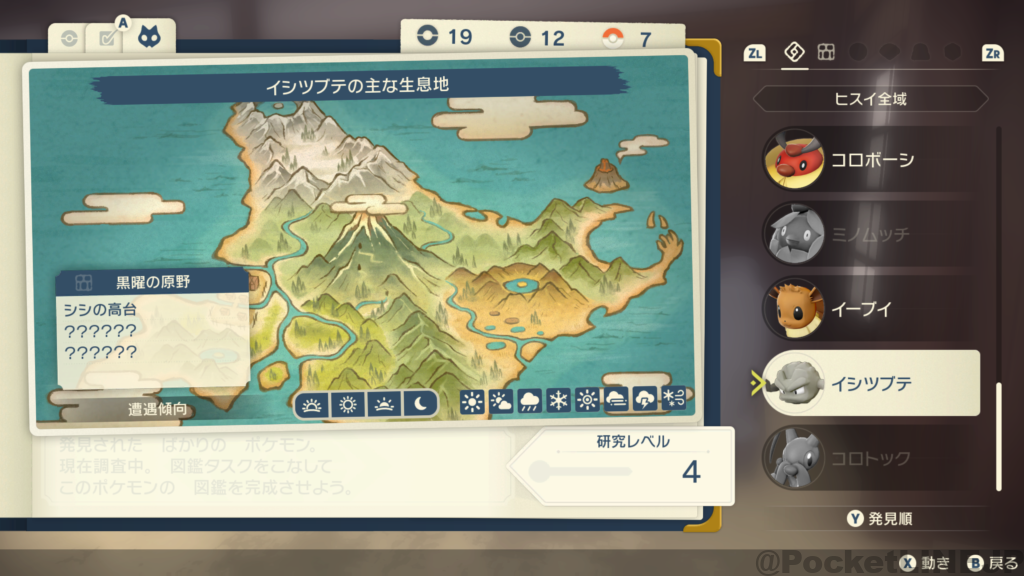Choose the Eevee (イーブイ) entry
The width and height of the screenshot is (1024, 576).
pos(868,309)
